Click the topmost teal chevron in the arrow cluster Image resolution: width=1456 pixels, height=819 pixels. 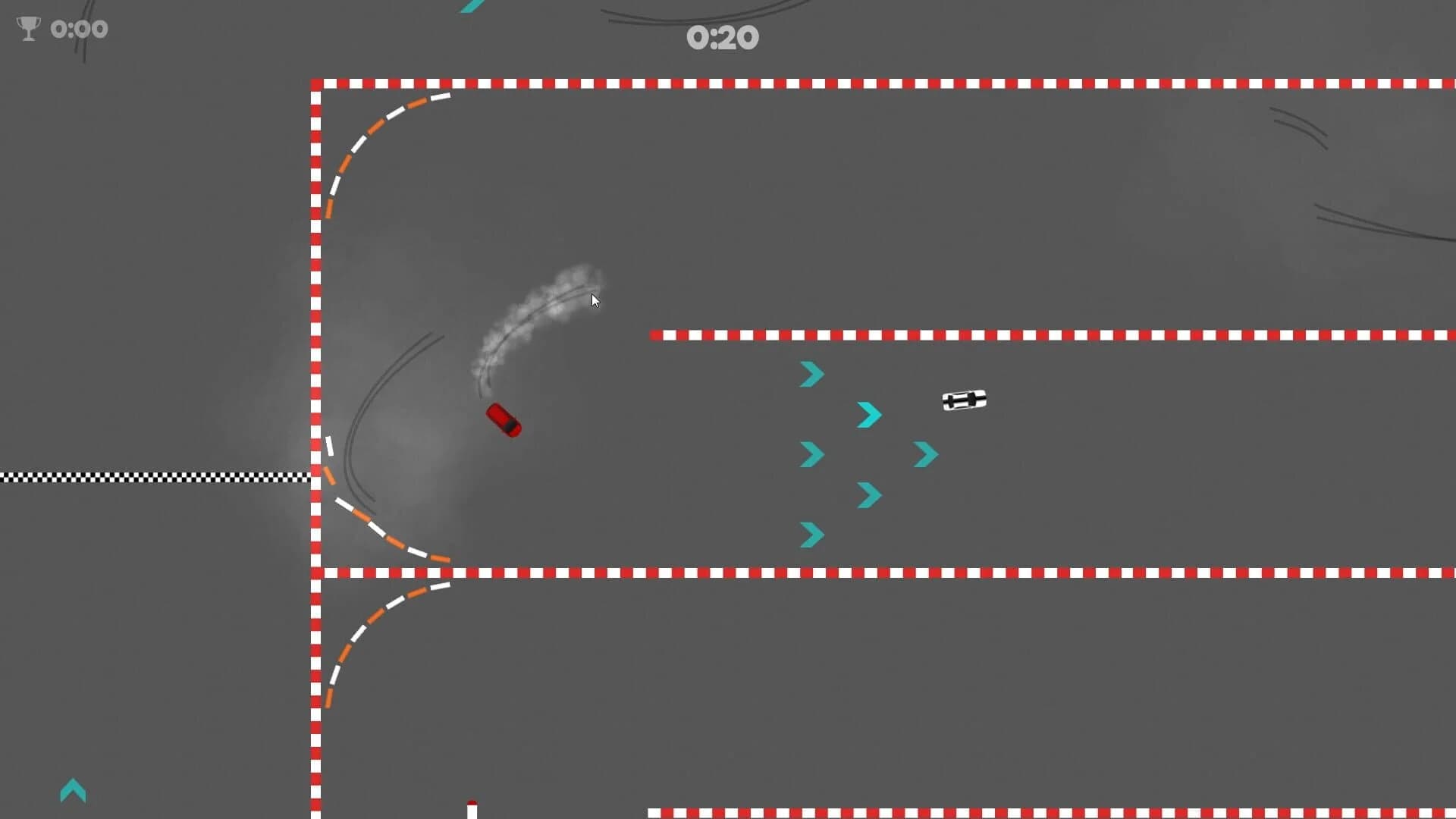pyautogui.click(x=811, y=374)
